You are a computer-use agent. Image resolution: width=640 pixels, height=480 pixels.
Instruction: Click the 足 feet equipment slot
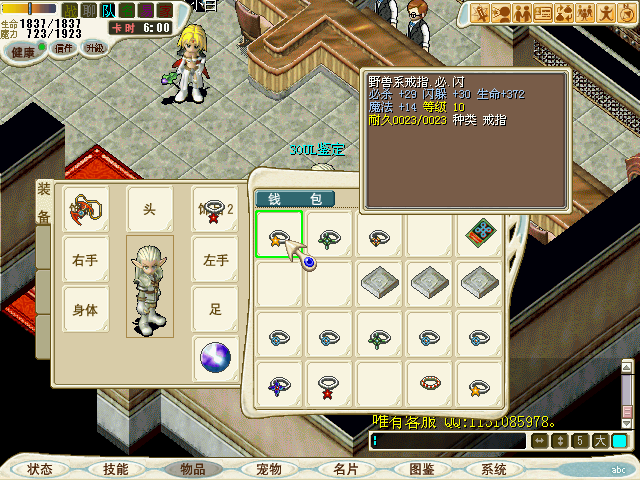point(215,309)
